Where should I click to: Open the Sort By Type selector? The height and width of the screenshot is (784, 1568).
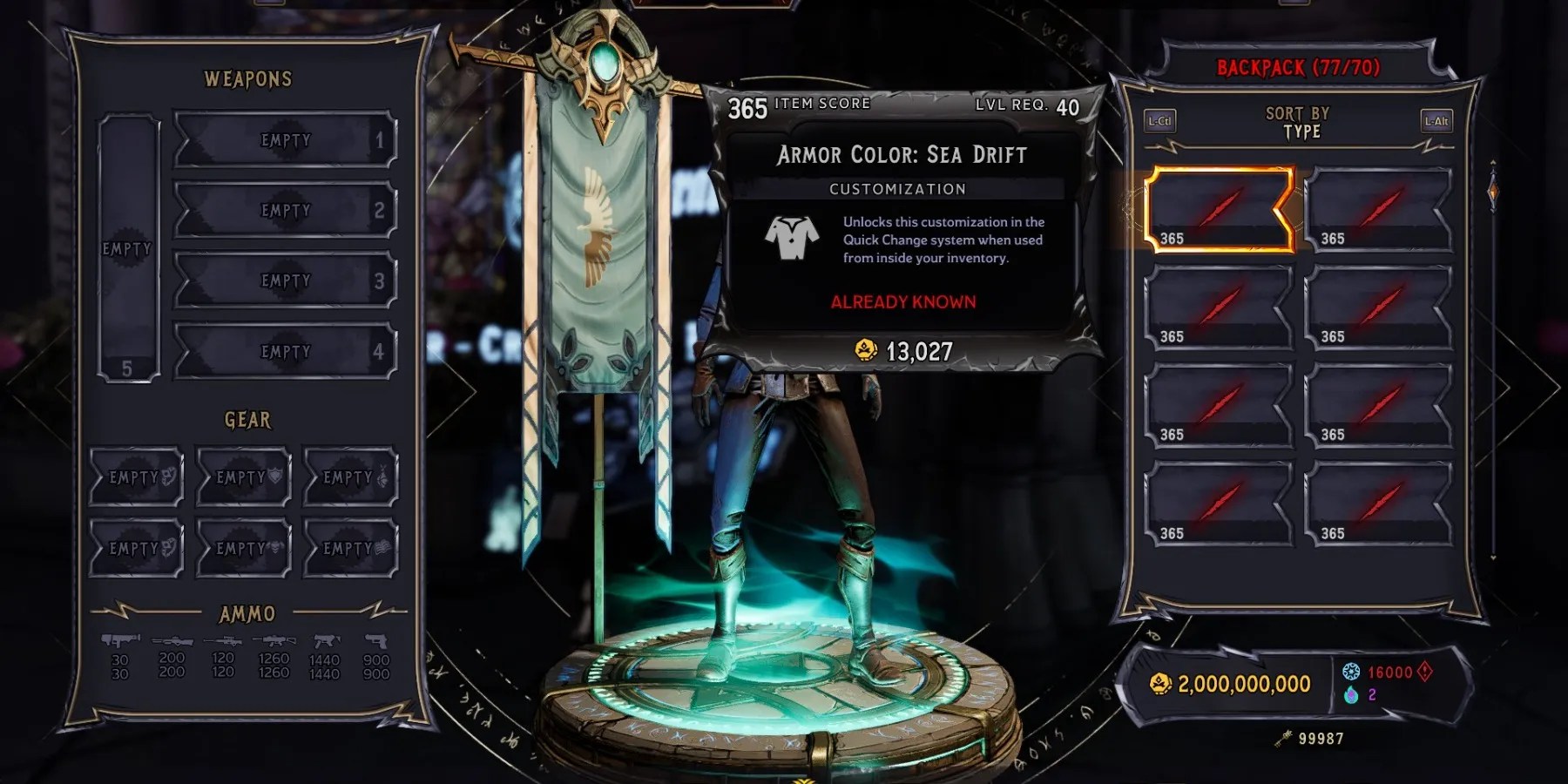point(1296,123)
